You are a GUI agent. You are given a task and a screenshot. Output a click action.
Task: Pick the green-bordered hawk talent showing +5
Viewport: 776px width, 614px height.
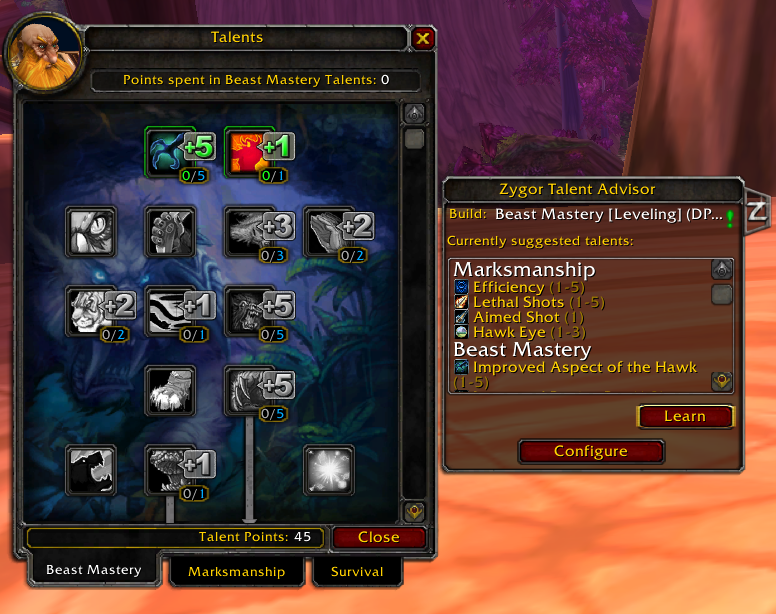[169, 151]
